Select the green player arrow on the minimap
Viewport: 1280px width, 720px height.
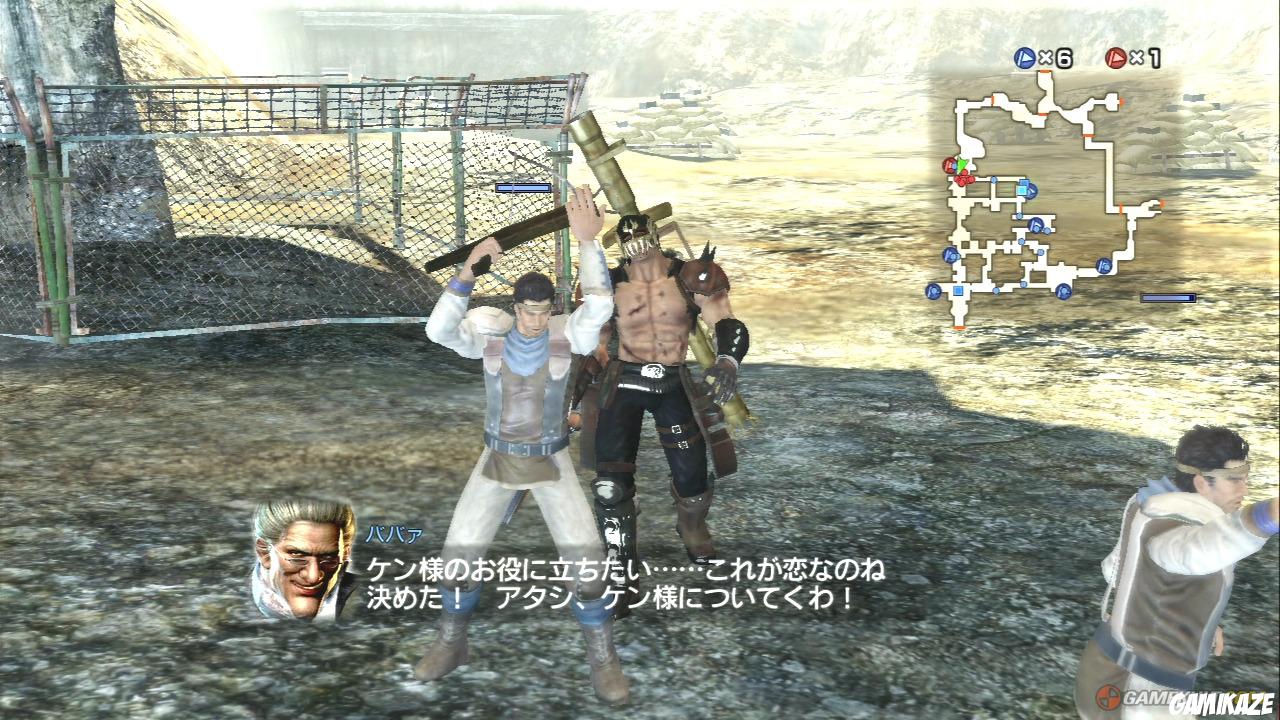point(960,165)
